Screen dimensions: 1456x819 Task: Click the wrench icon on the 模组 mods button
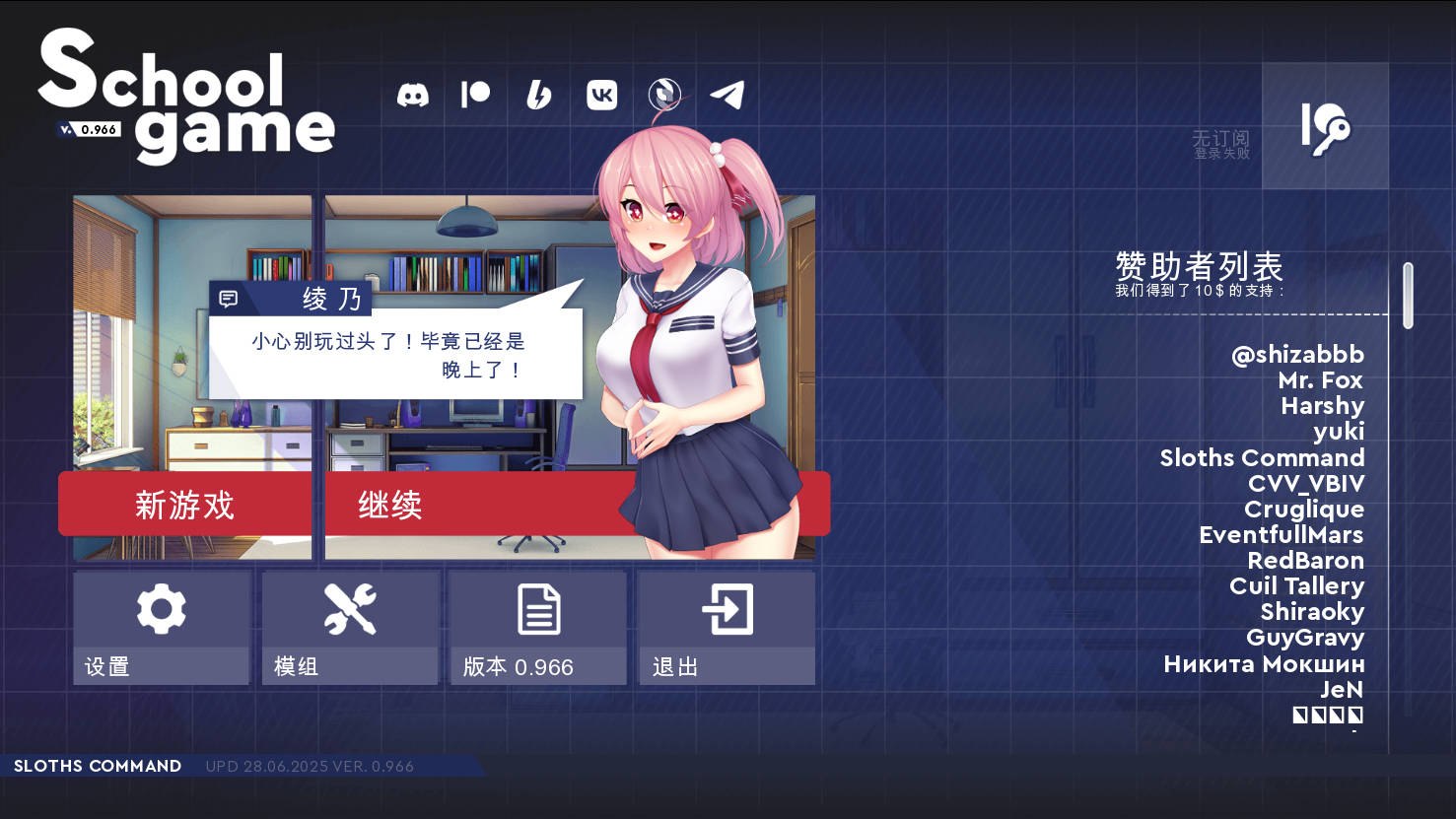349,608
